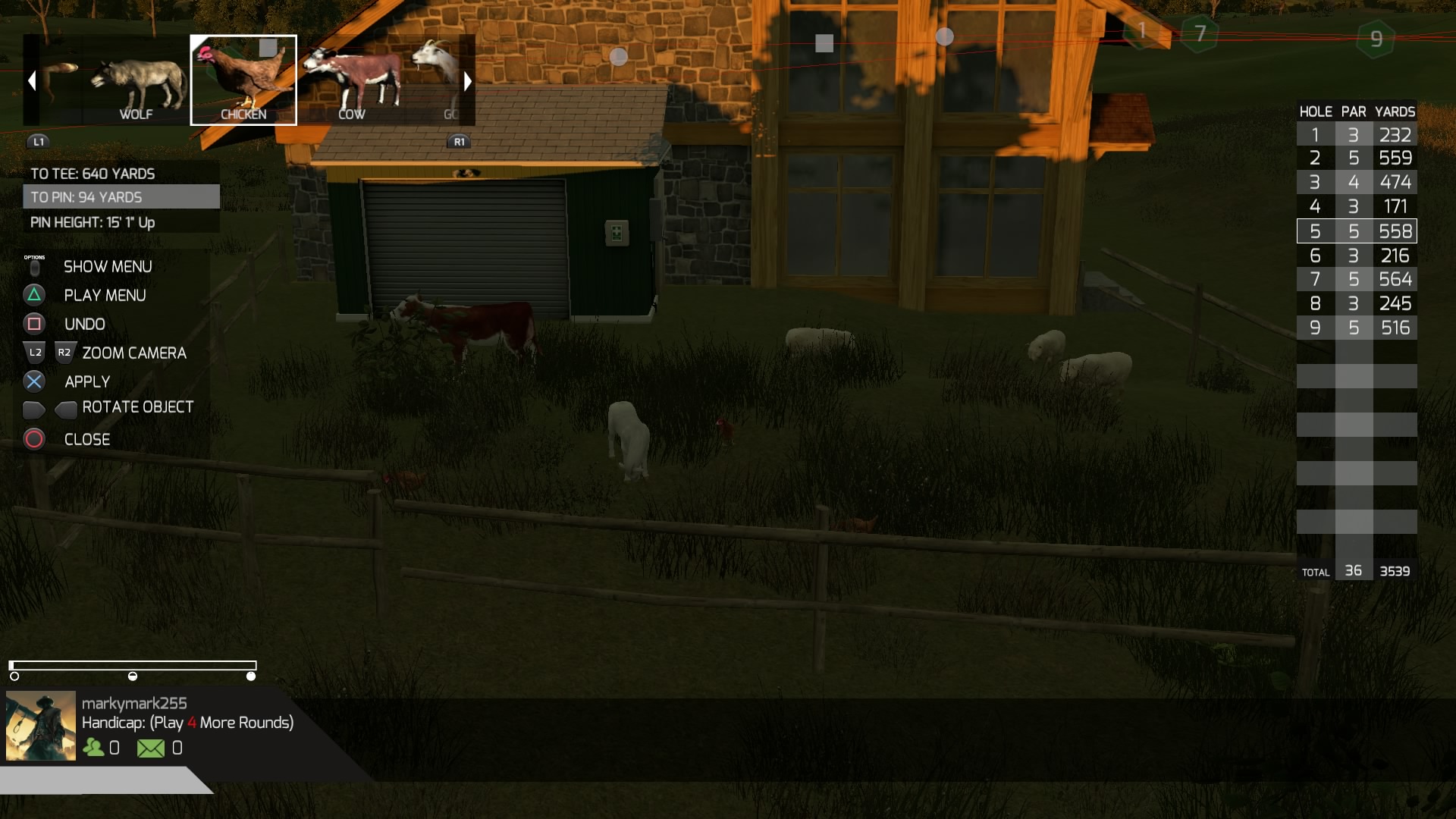Viewport: 1456px width, 819px height.
Task: Select hole 5 row on the scorecard
Action: pos(1357,231)
